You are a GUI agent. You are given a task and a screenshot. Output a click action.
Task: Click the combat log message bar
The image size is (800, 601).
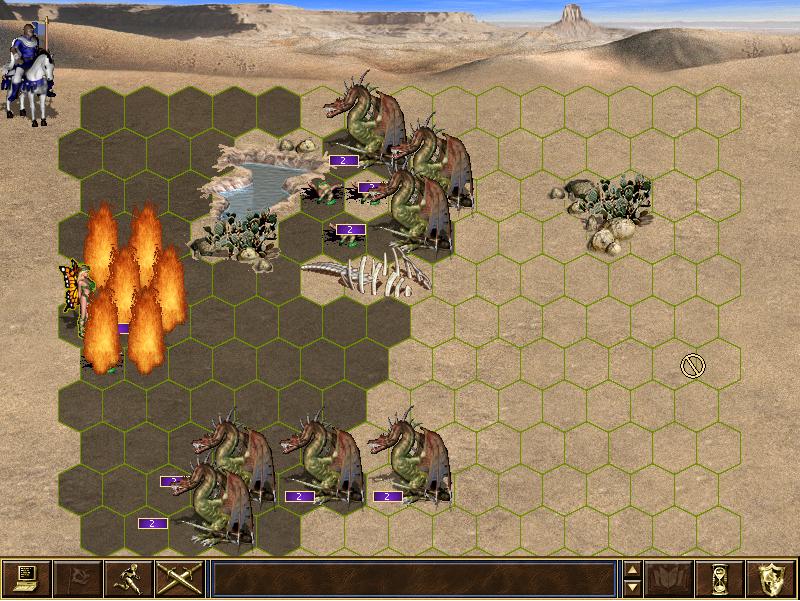tap(413, 578)
